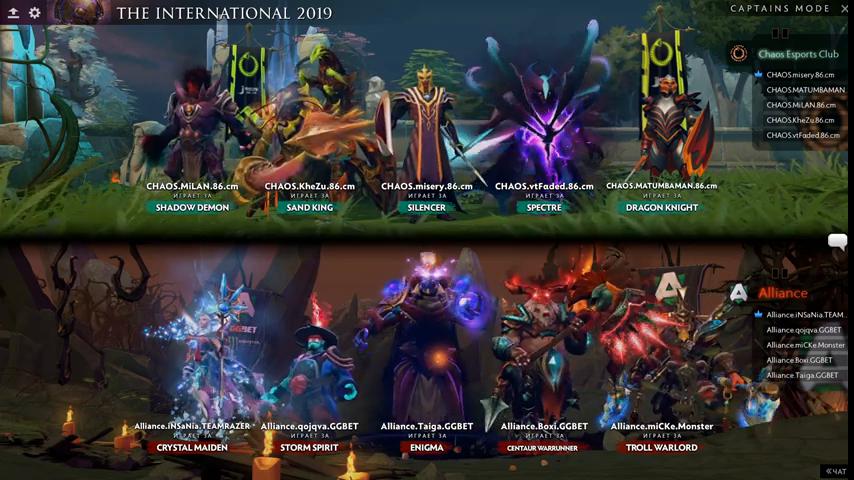
Task: Select CHAOS.vtFaded.86.cm in the team list
Action: coord(800,135)
